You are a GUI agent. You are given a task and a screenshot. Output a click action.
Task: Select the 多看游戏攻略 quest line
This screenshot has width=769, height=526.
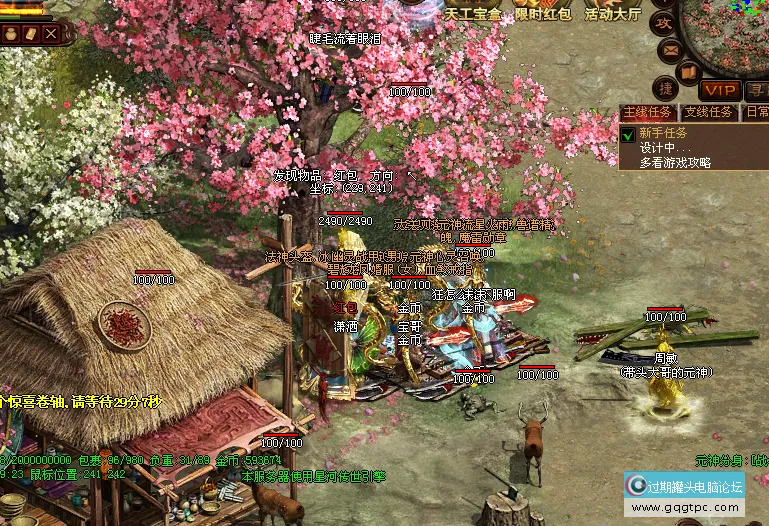[x=675, y=163]
